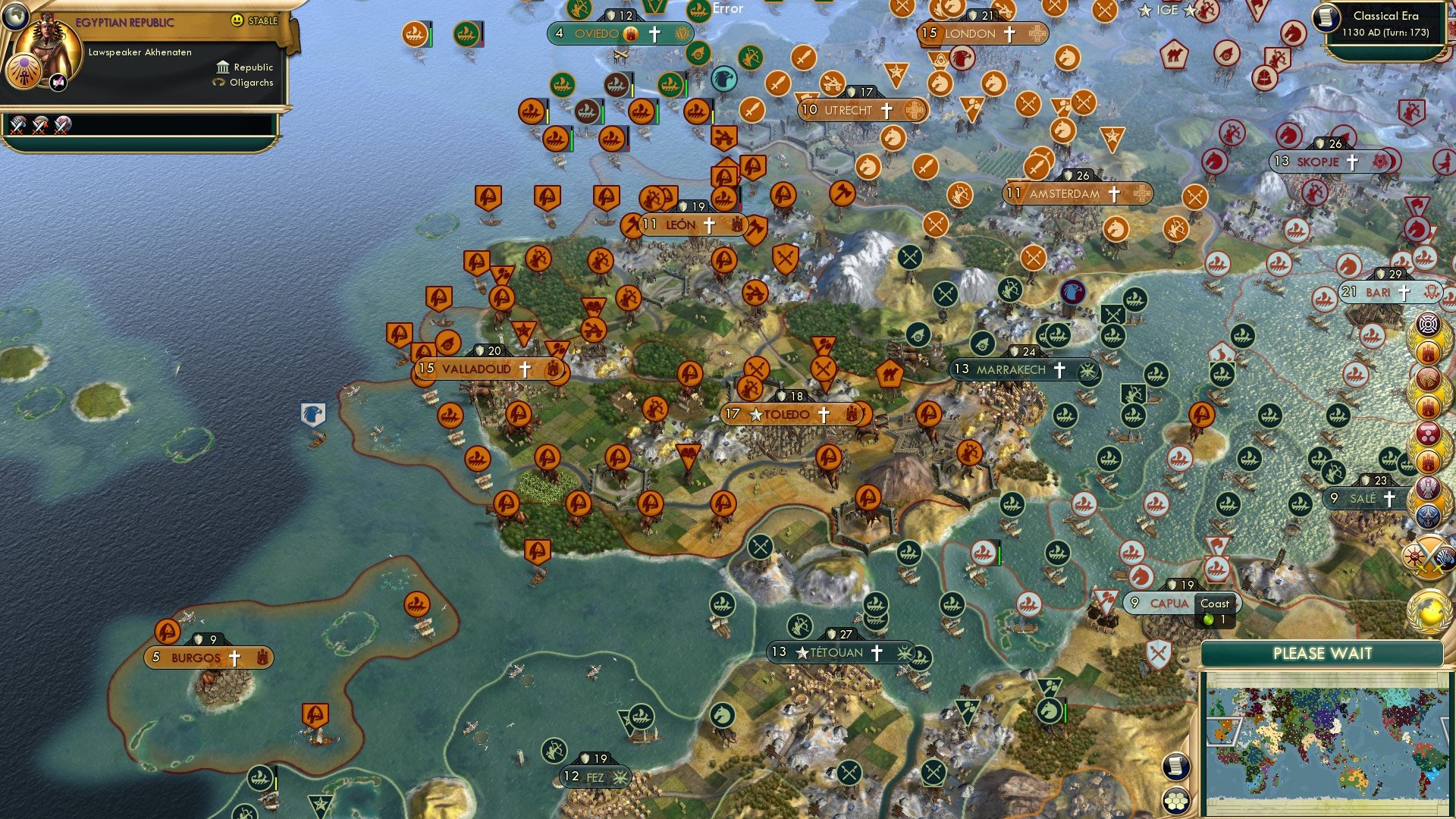Toggle strategic view with the top-left globe
The height and width of the screenshot is (819, 1456).
pyautogui.click(x=16, y=18)
